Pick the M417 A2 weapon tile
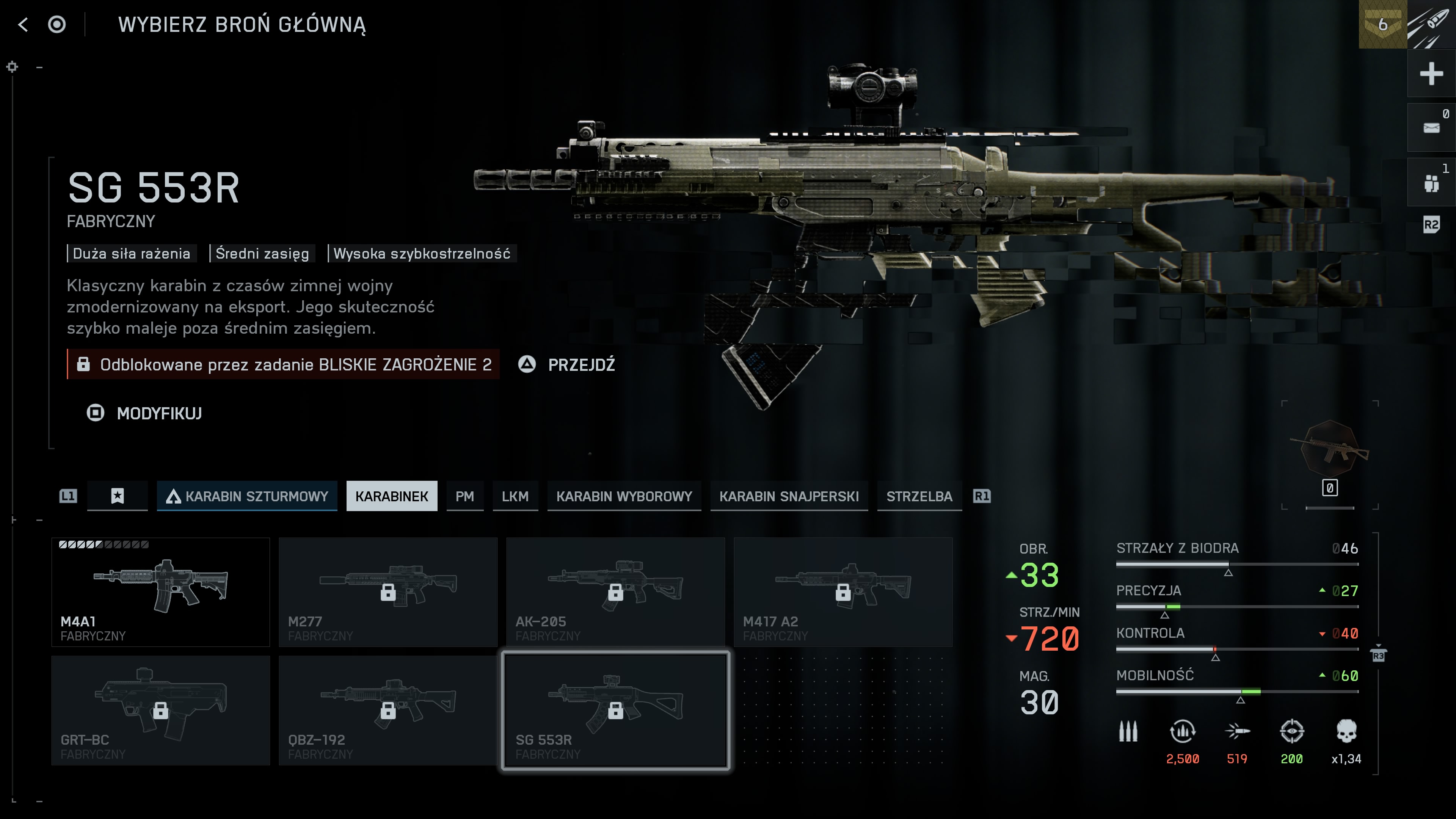The width and height of the screenshot is (1456, 819). 843,591
